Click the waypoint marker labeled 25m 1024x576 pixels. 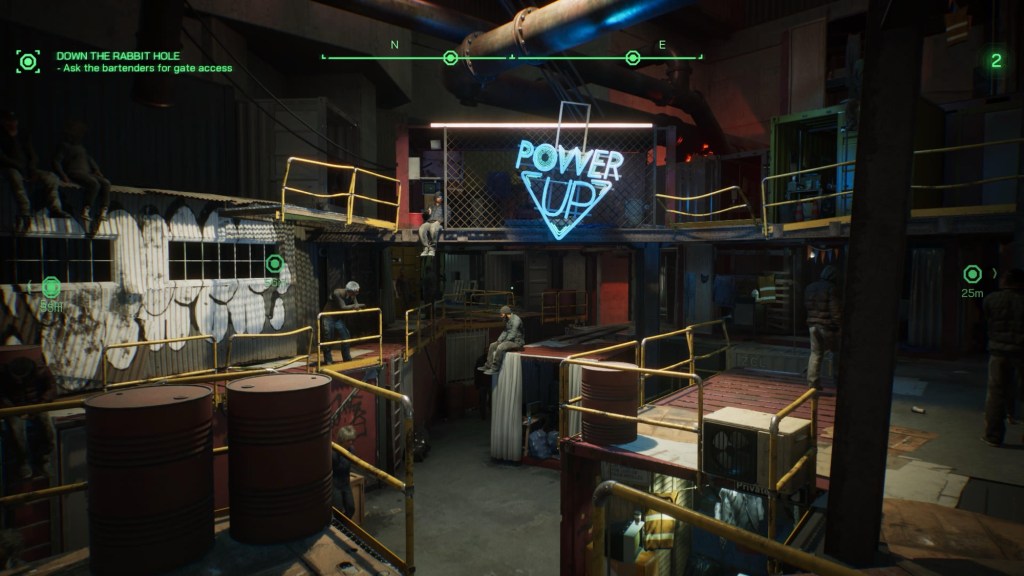(972, 274)
